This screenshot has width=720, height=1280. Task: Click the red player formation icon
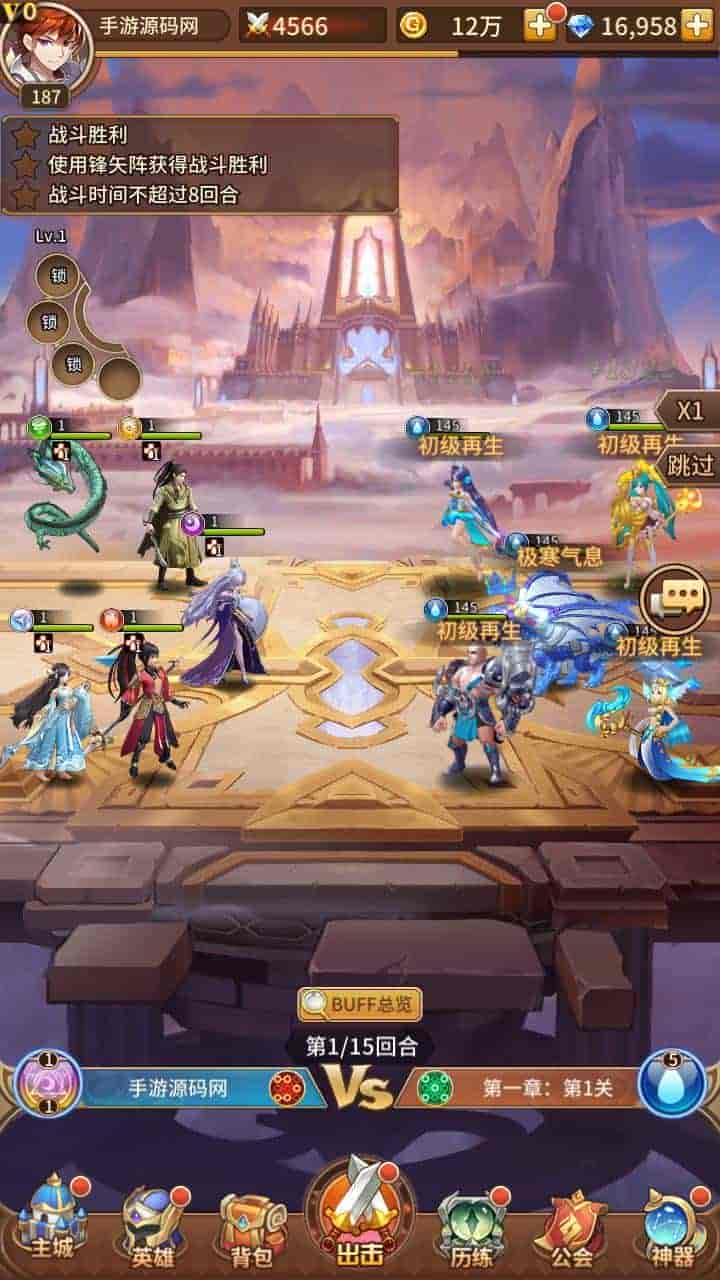287,1087
